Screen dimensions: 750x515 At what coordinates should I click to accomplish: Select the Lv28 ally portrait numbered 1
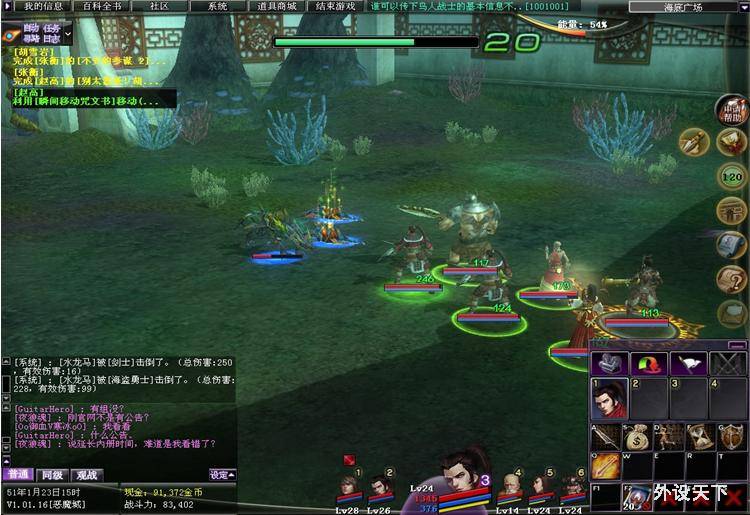(x=348, y=489)
